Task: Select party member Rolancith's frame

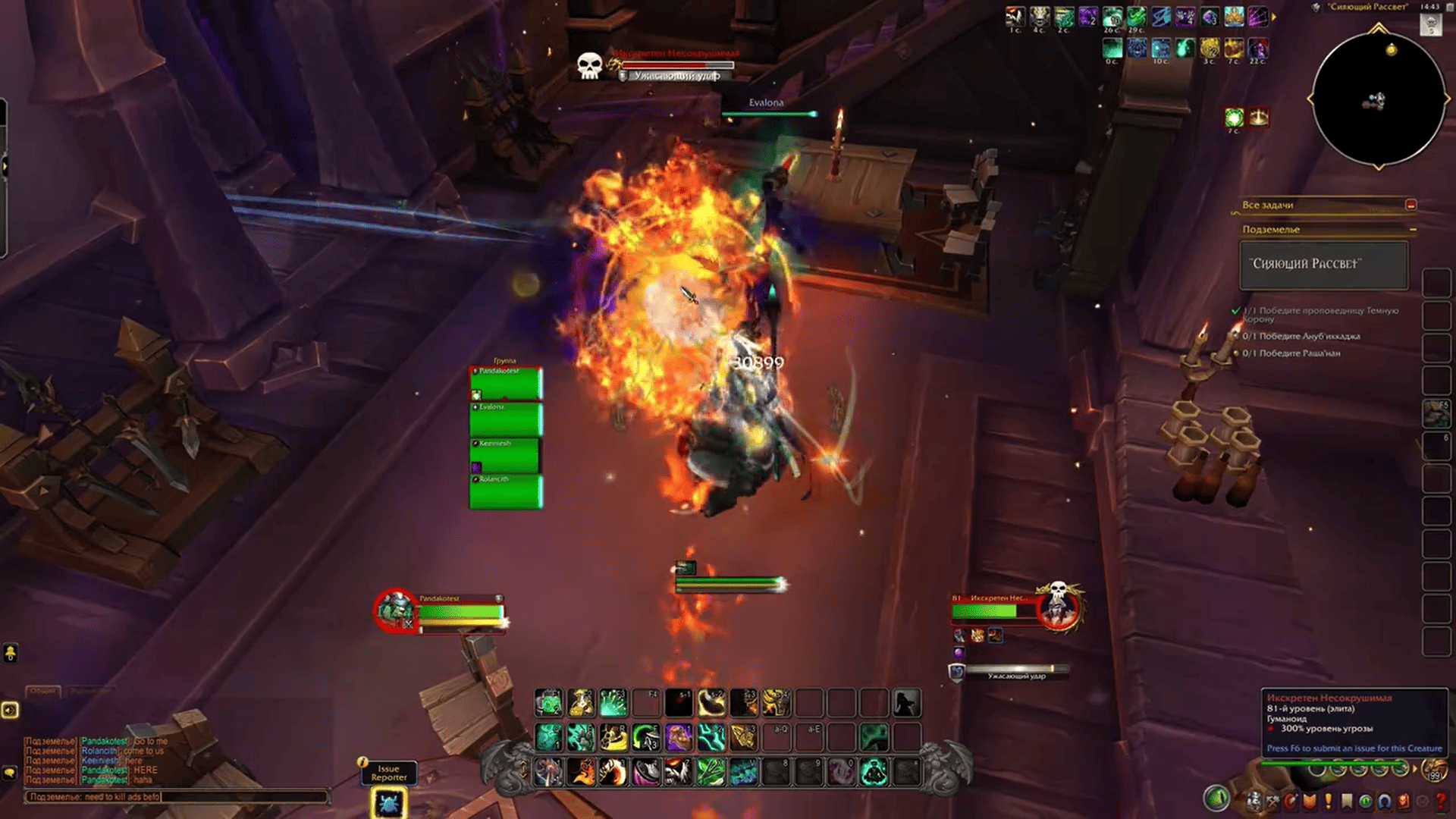Action: click(x=506, y=492)
